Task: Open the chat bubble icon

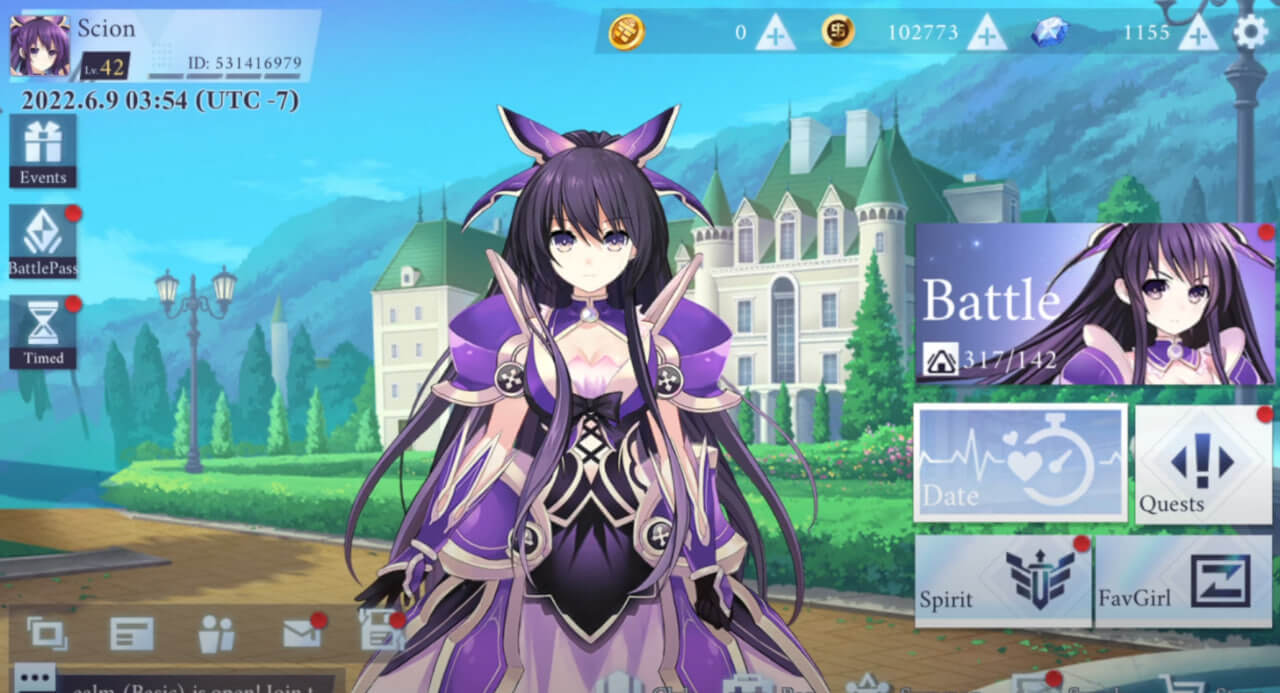Action: 35,678
